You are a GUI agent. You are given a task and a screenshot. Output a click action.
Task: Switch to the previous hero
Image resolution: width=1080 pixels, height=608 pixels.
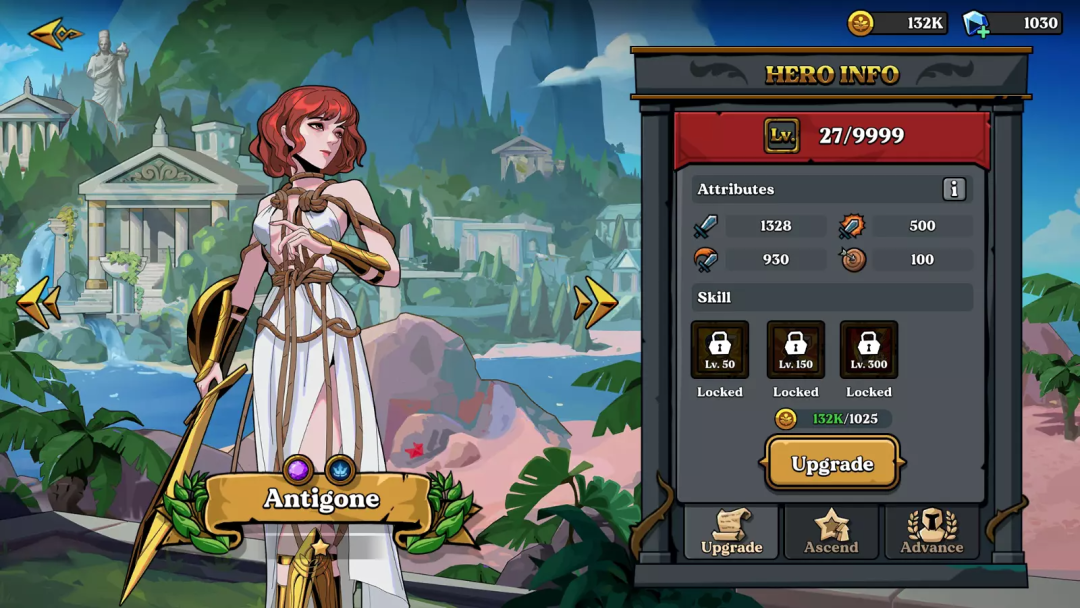click(x=39, y=303)
